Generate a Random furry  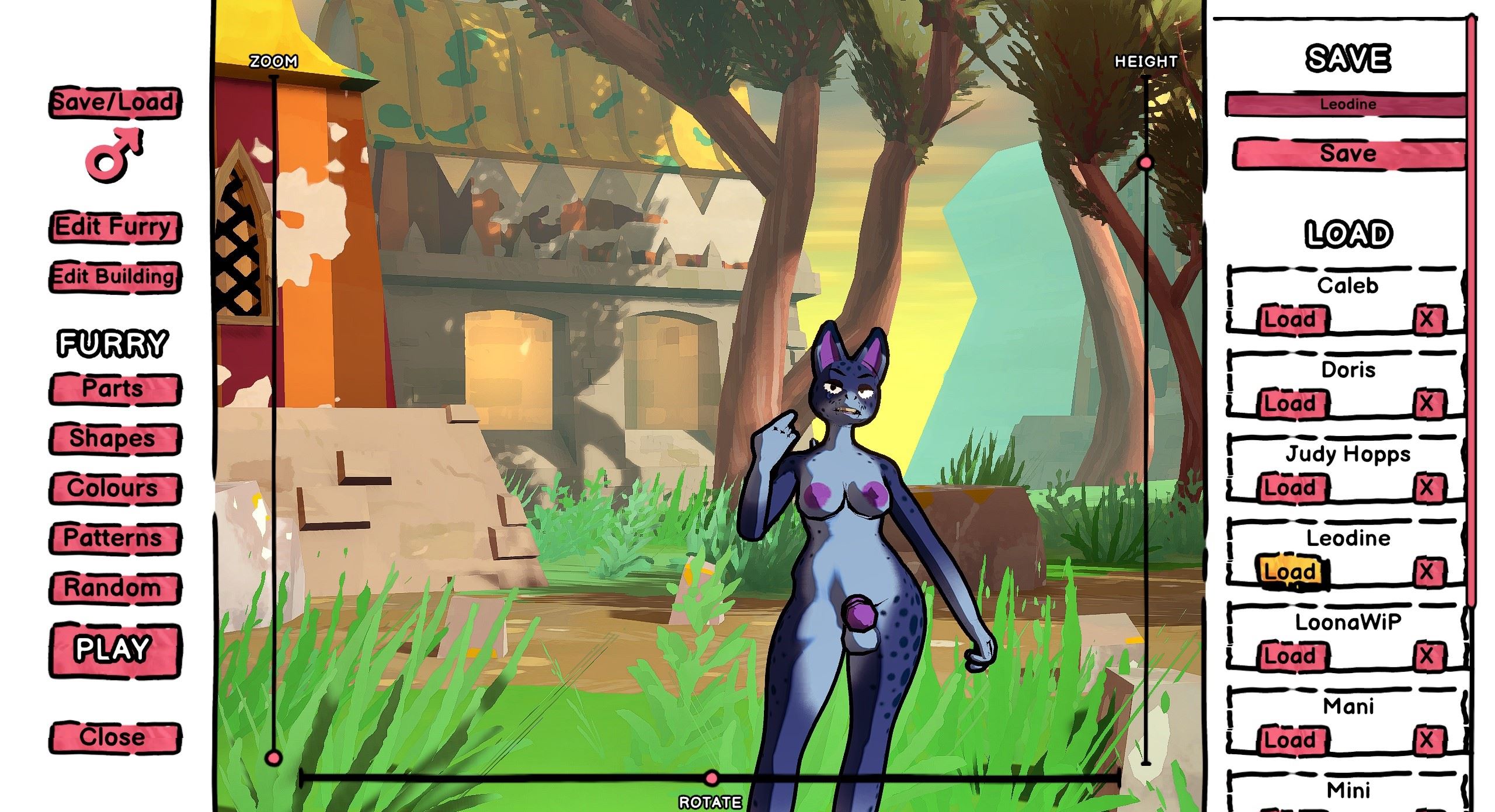pos(114,588)
